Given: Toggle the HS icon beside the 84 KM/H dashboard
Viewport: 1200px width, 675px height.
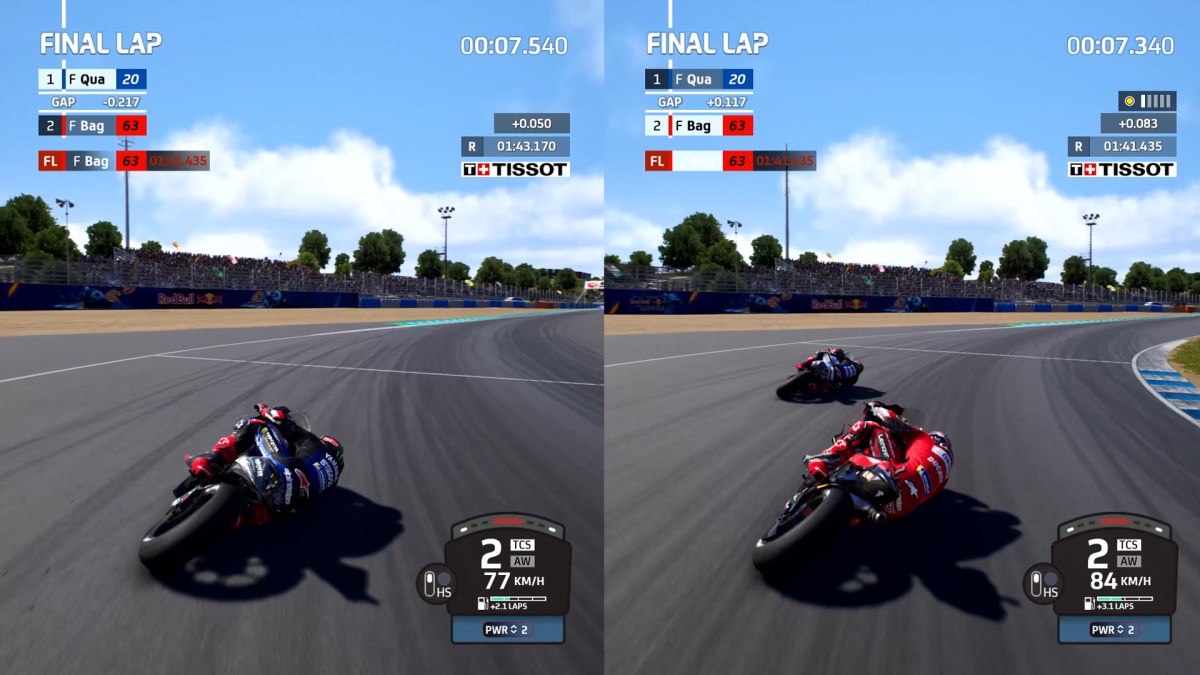Looking at the screenshot, I should tap(1042, 583).
